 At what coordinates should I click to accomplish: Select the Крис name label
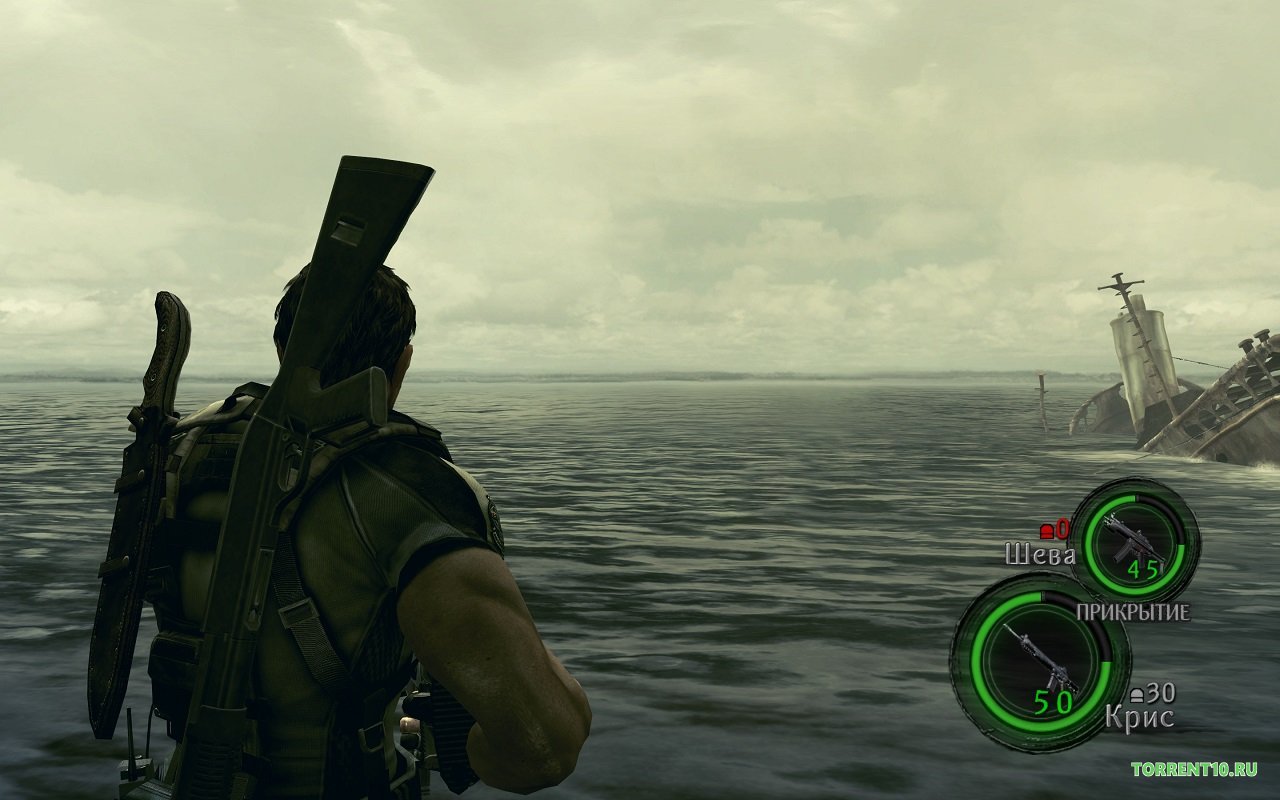[x=1140, y=716]
